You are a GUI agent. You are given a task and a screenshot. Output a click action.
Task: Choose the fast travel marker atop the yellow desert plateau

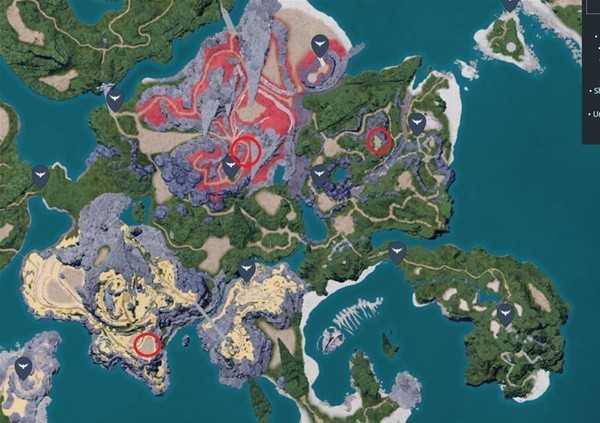(247, 269)
